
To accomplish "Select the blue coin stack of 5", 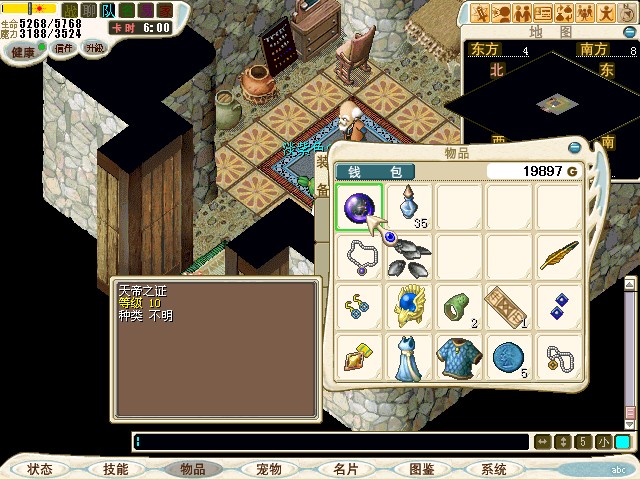I will (x=510, y=357).
